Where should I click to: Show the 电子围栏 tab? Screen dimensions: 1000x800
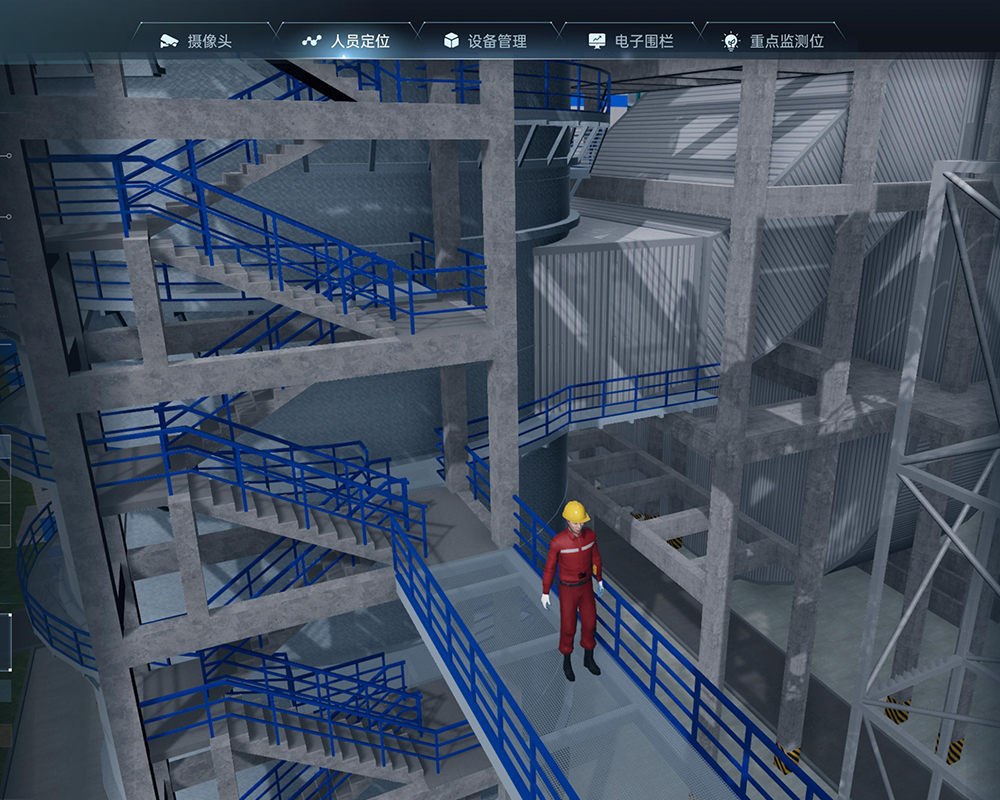coord(631,41)
